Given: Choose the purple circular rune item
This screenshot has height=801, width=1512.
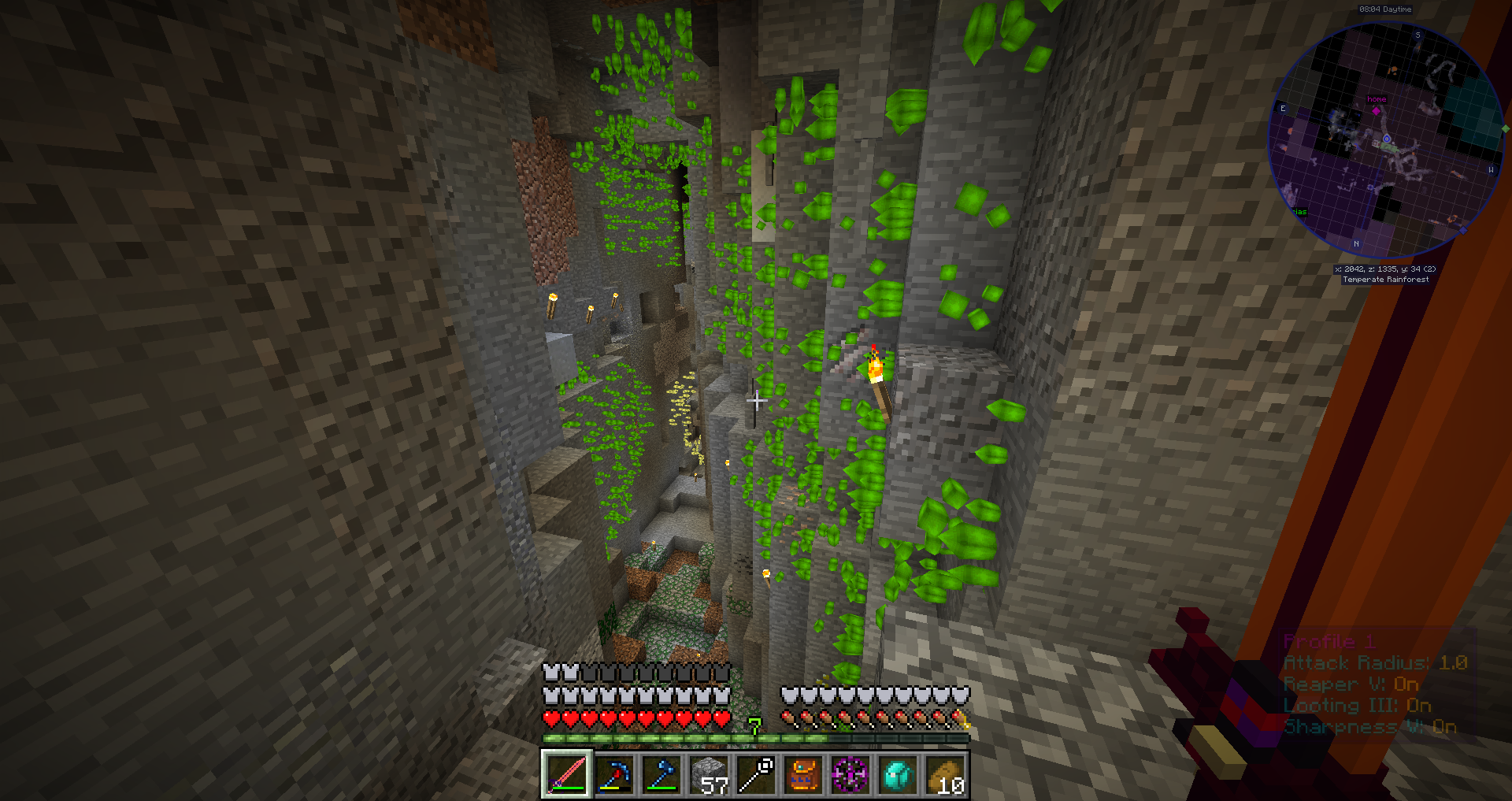Looking at the screenshot, I should (850, 774).
